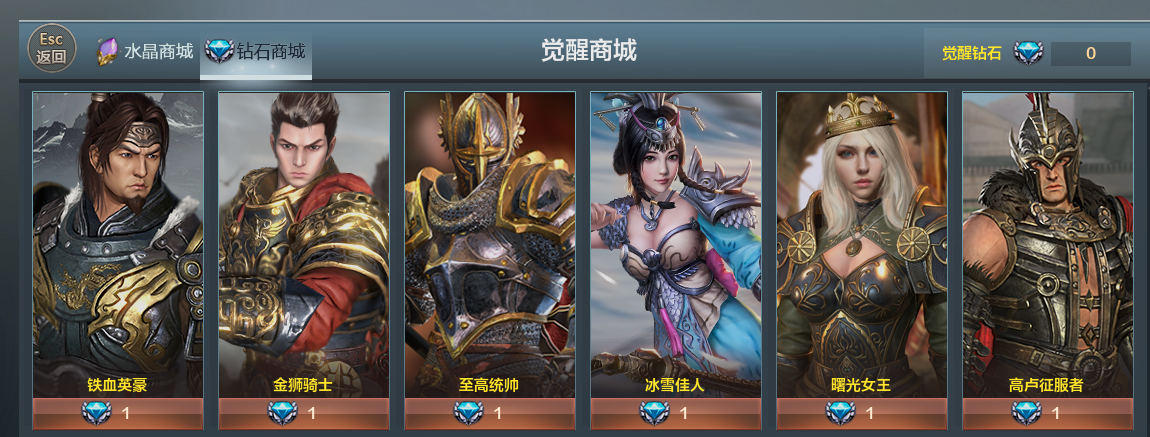Purchase 高卢征服者 for 1 diamond
The width and height of the screenshot is (1150, 437).
1048,413
